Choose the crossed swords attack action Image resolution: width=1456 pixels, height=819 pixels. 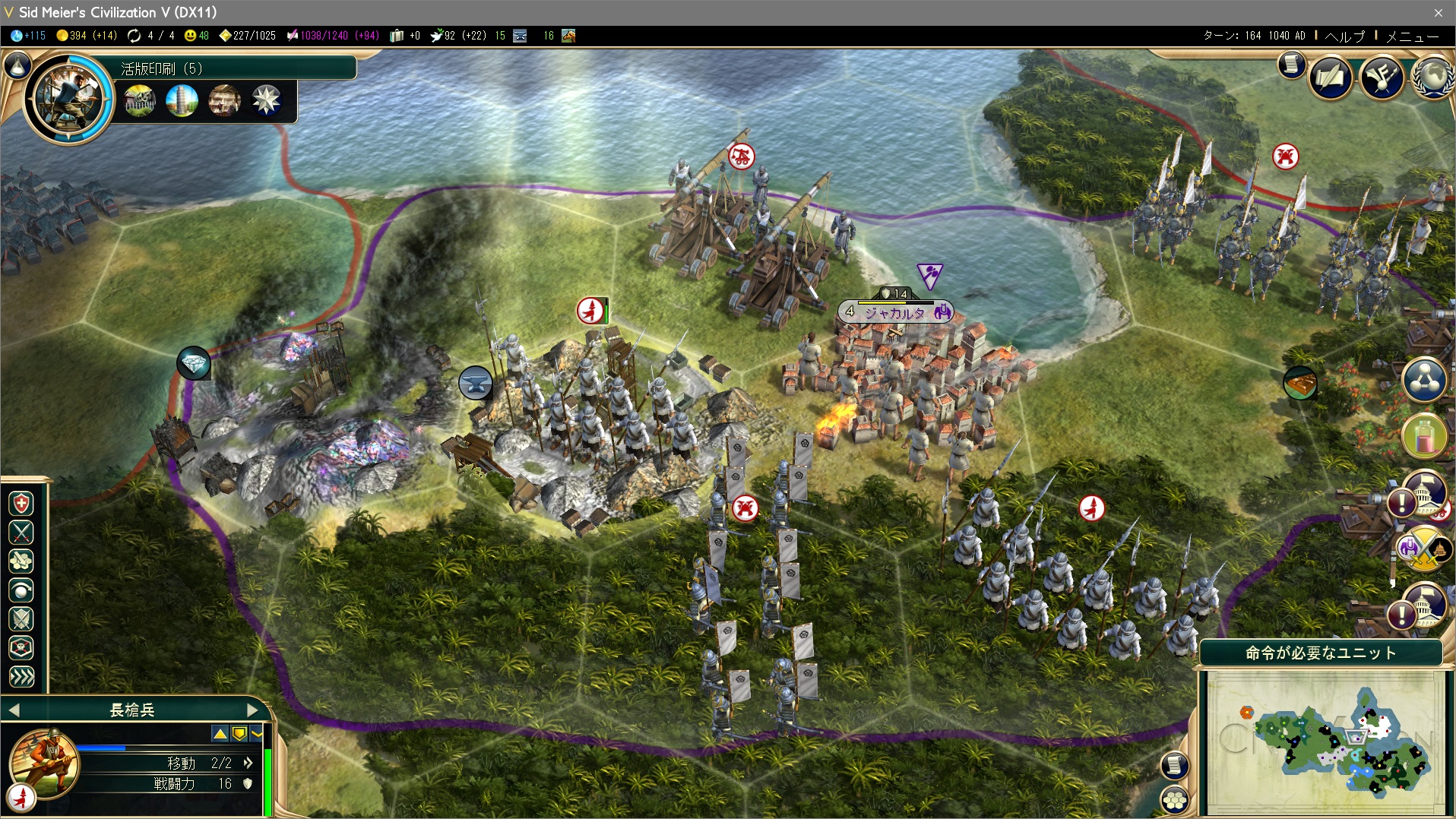[x=21, y=533]
